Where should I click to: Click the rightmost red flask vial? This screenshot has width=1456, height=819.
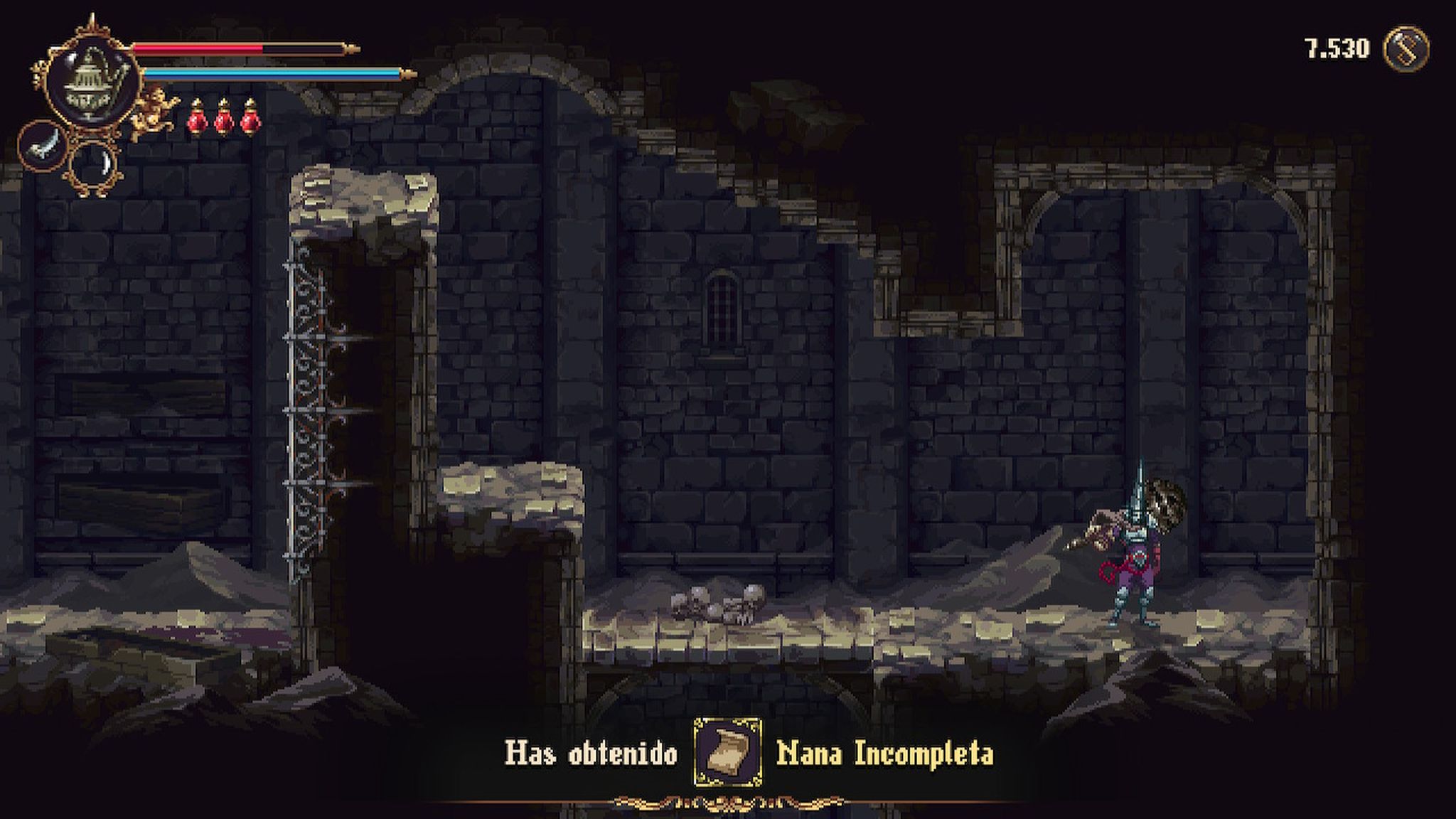pos(250,117)
